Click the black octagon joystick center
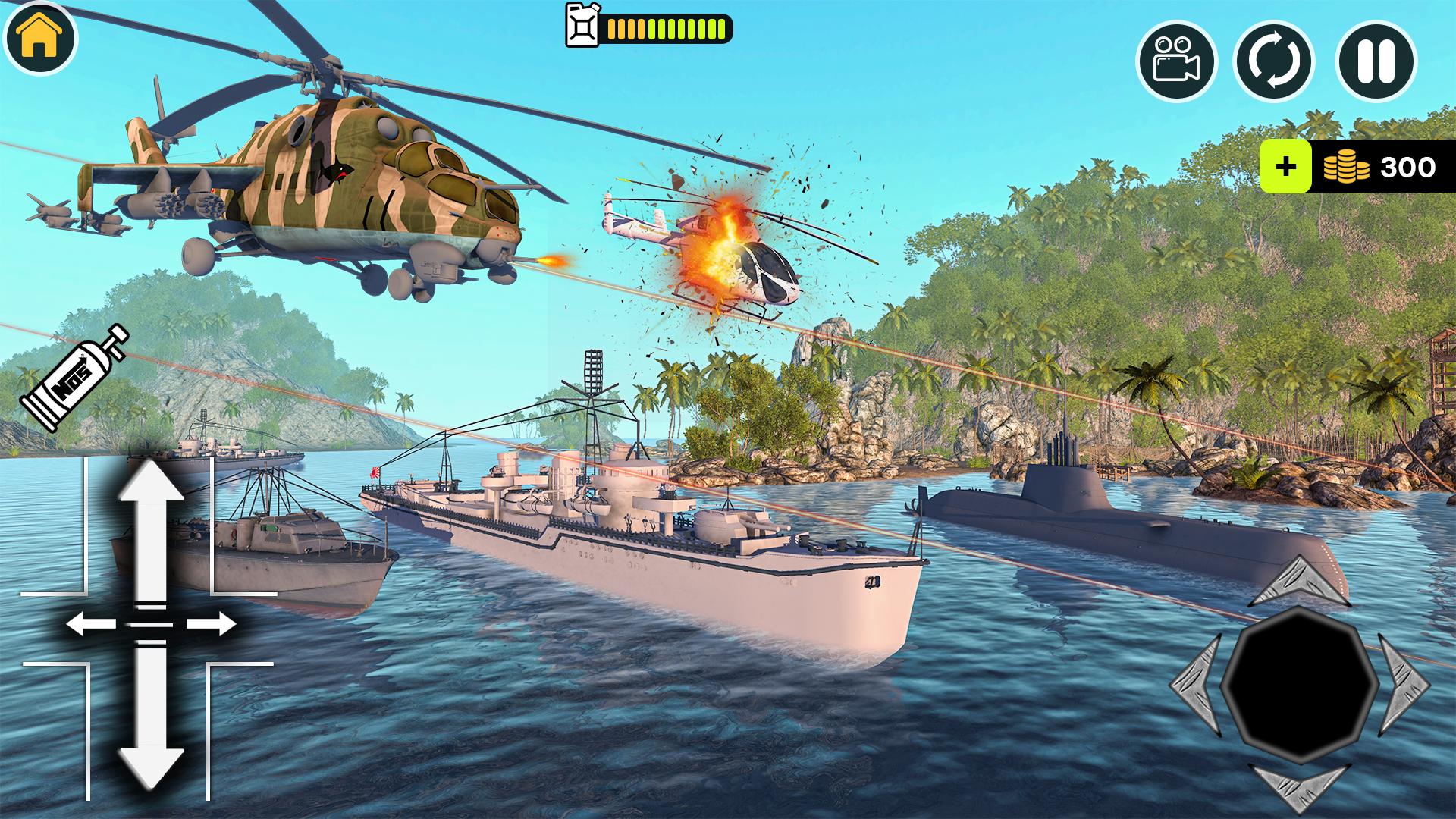Screen dimensions: 1456x819 coord(1300,684)
